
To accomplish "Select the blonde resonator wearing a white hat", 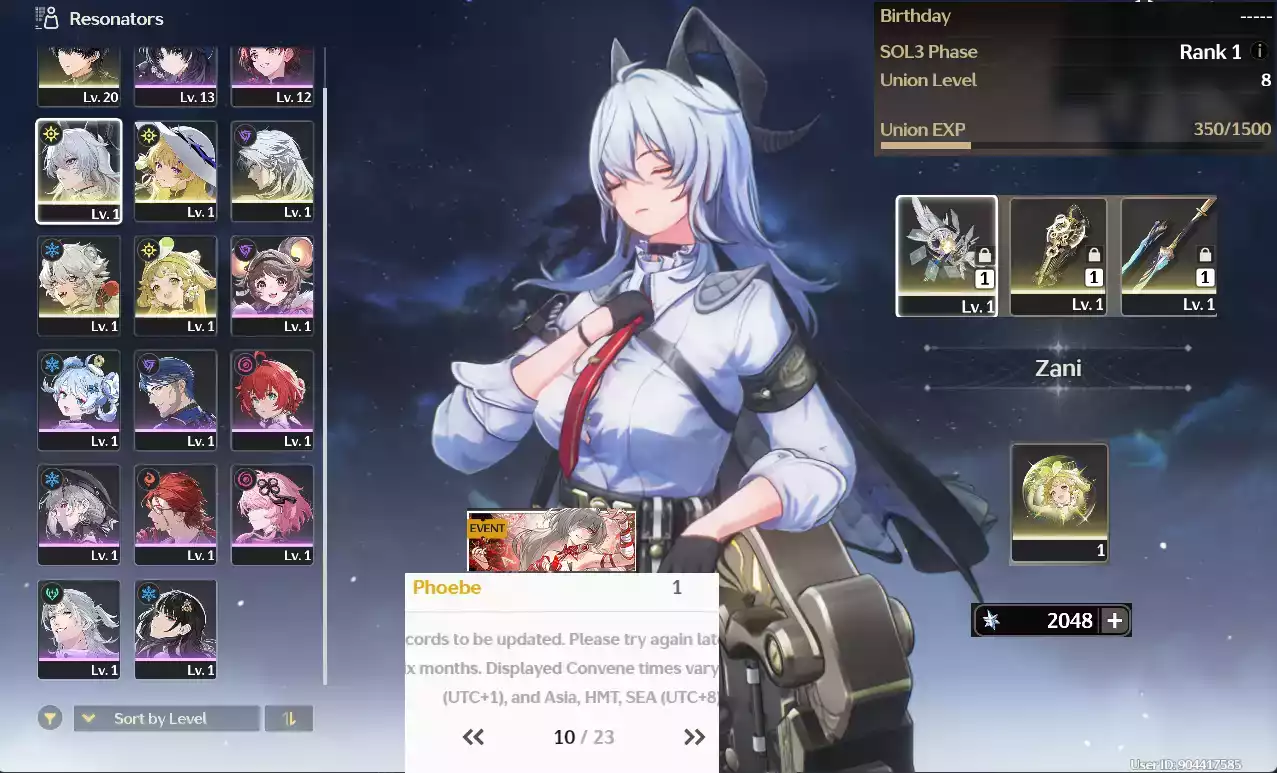I will 175,171.
